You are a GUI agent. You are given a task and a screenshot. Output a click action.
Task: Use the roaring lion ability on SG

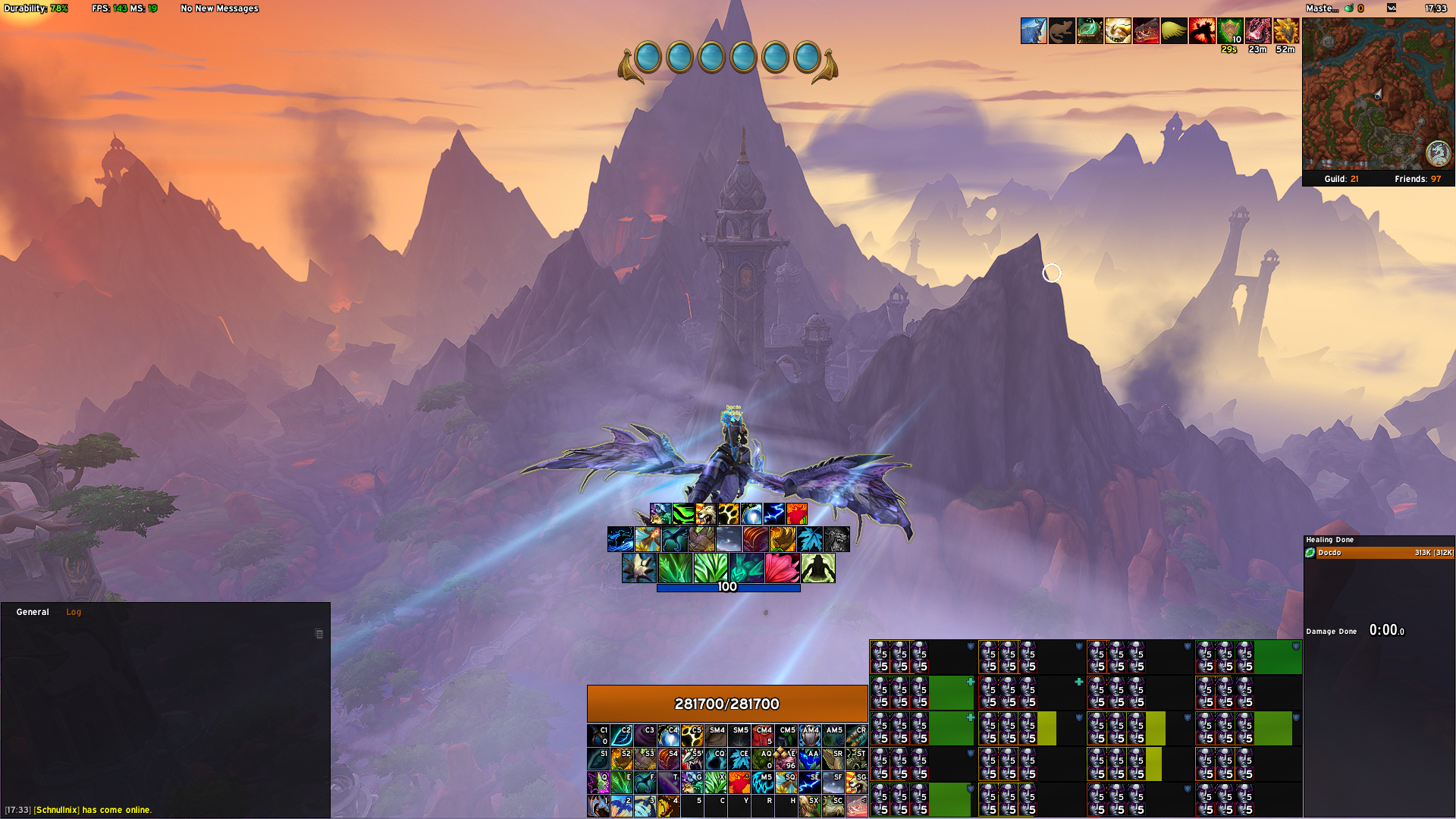coord(857,782)
